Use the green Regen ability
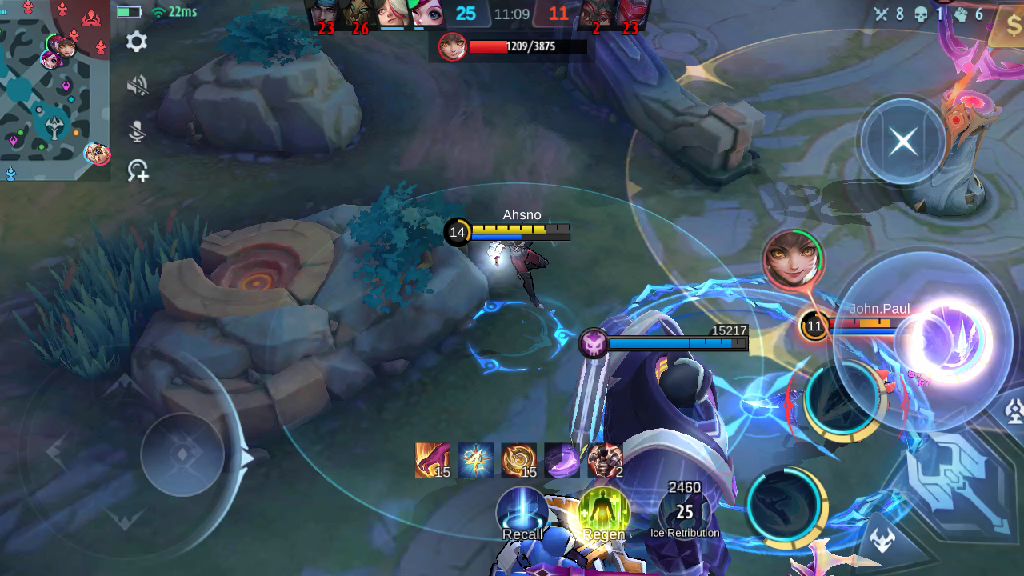Image resolution: width=1024 pixels, height=576 pixels. coord(603,510)
